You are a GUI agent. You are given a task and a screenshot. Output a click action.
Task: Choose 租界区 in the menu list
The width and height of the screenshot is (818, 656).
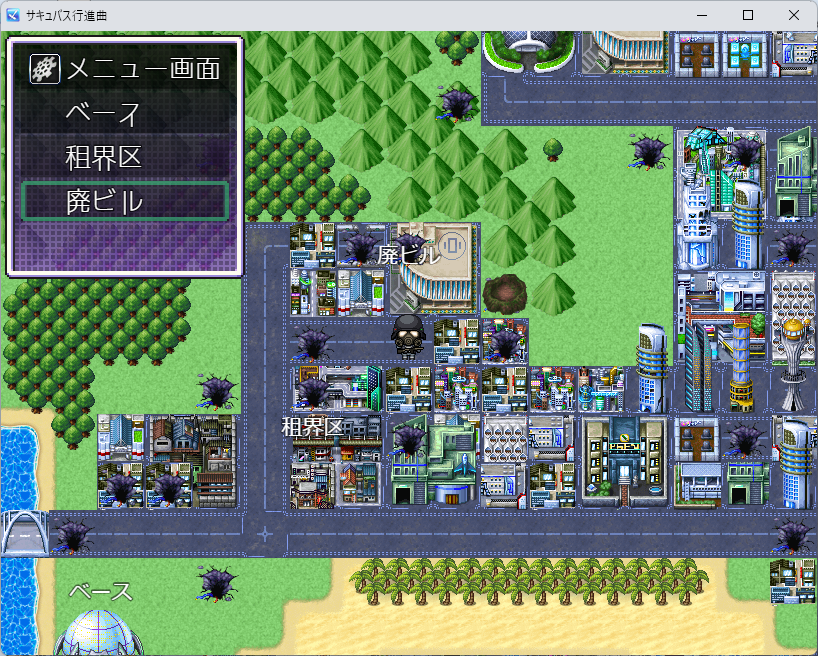coord(126,157)
